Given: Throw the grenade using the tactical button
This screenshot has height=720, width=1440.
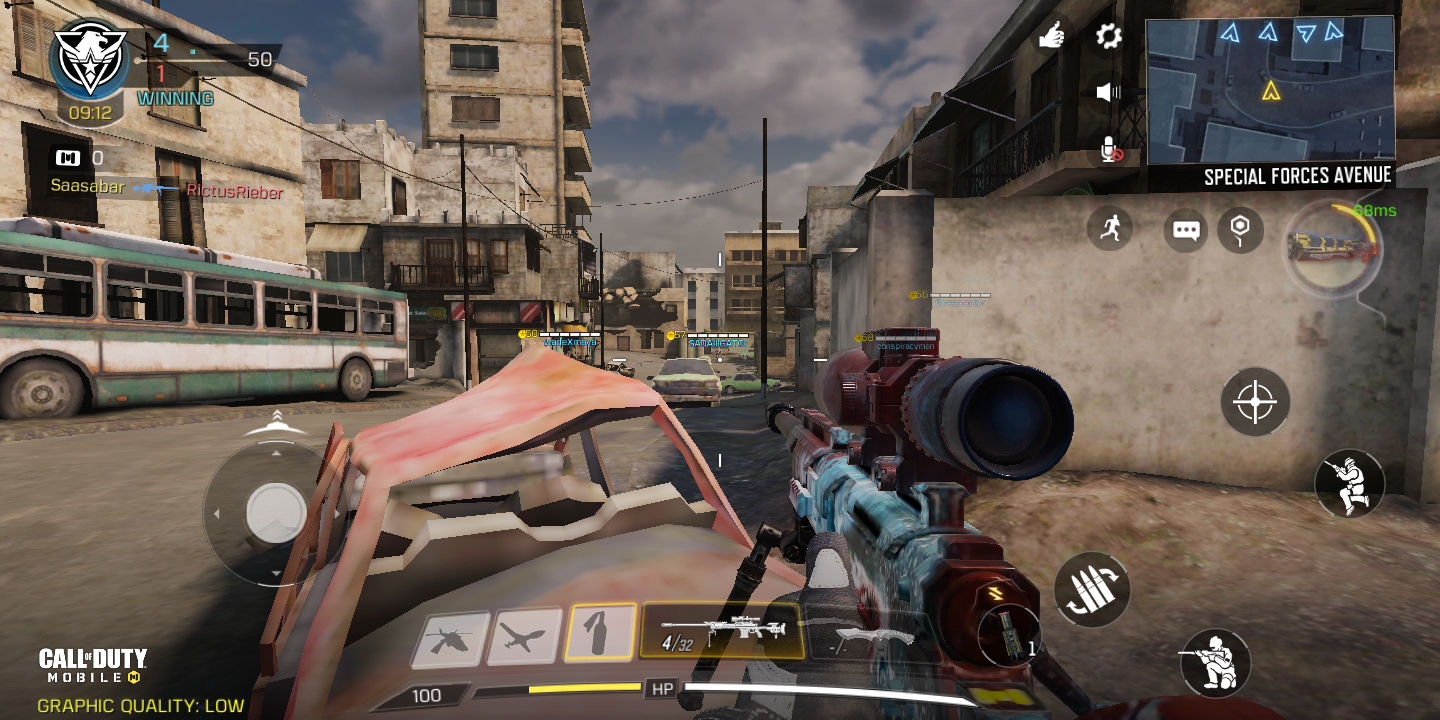Looking at the screenshot, I should click(1010, 637).
